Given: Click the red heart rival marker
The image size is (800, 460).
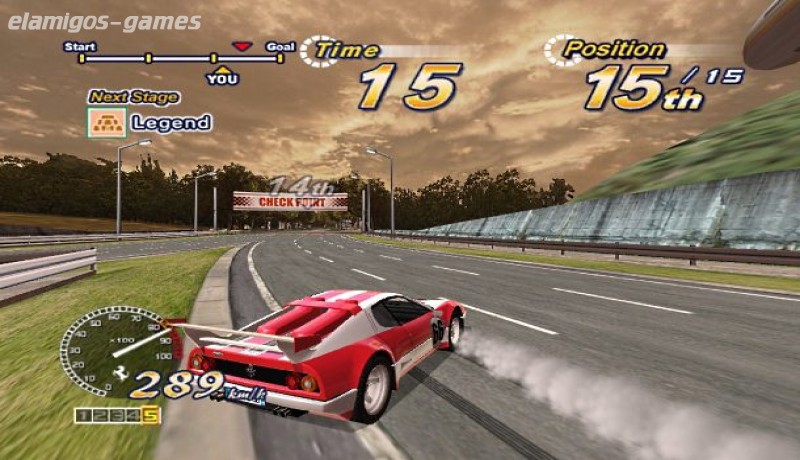Looking at the screenshot, I should pos(241,46).
